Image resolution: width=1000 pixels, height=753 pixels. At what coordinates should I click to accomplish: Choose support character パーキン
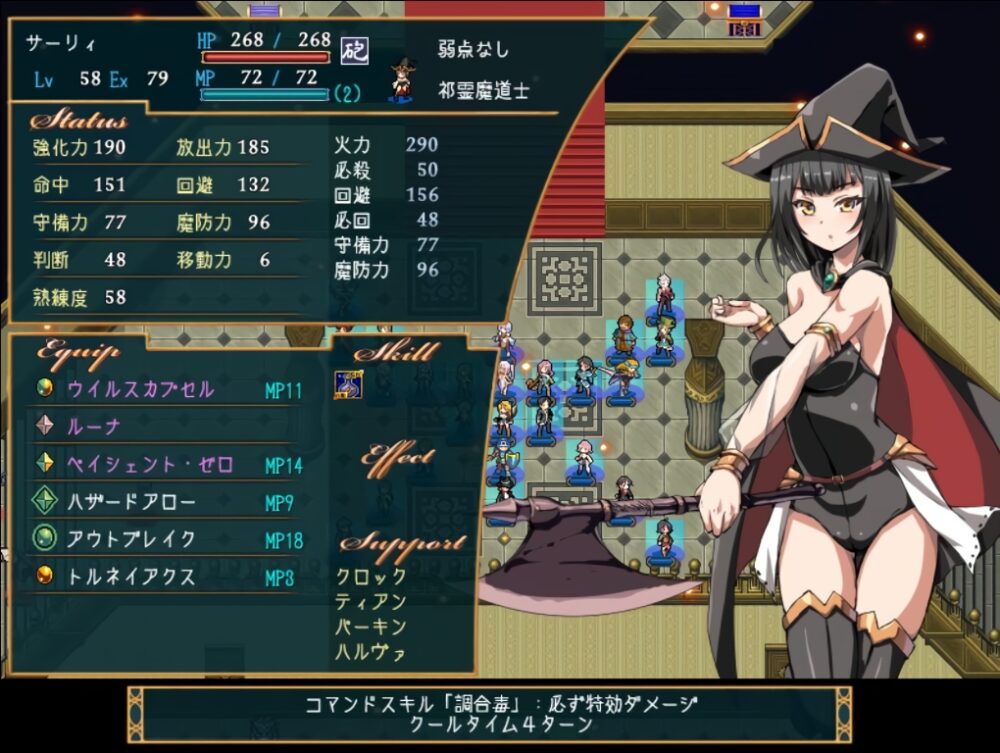[x=371, y=627]
